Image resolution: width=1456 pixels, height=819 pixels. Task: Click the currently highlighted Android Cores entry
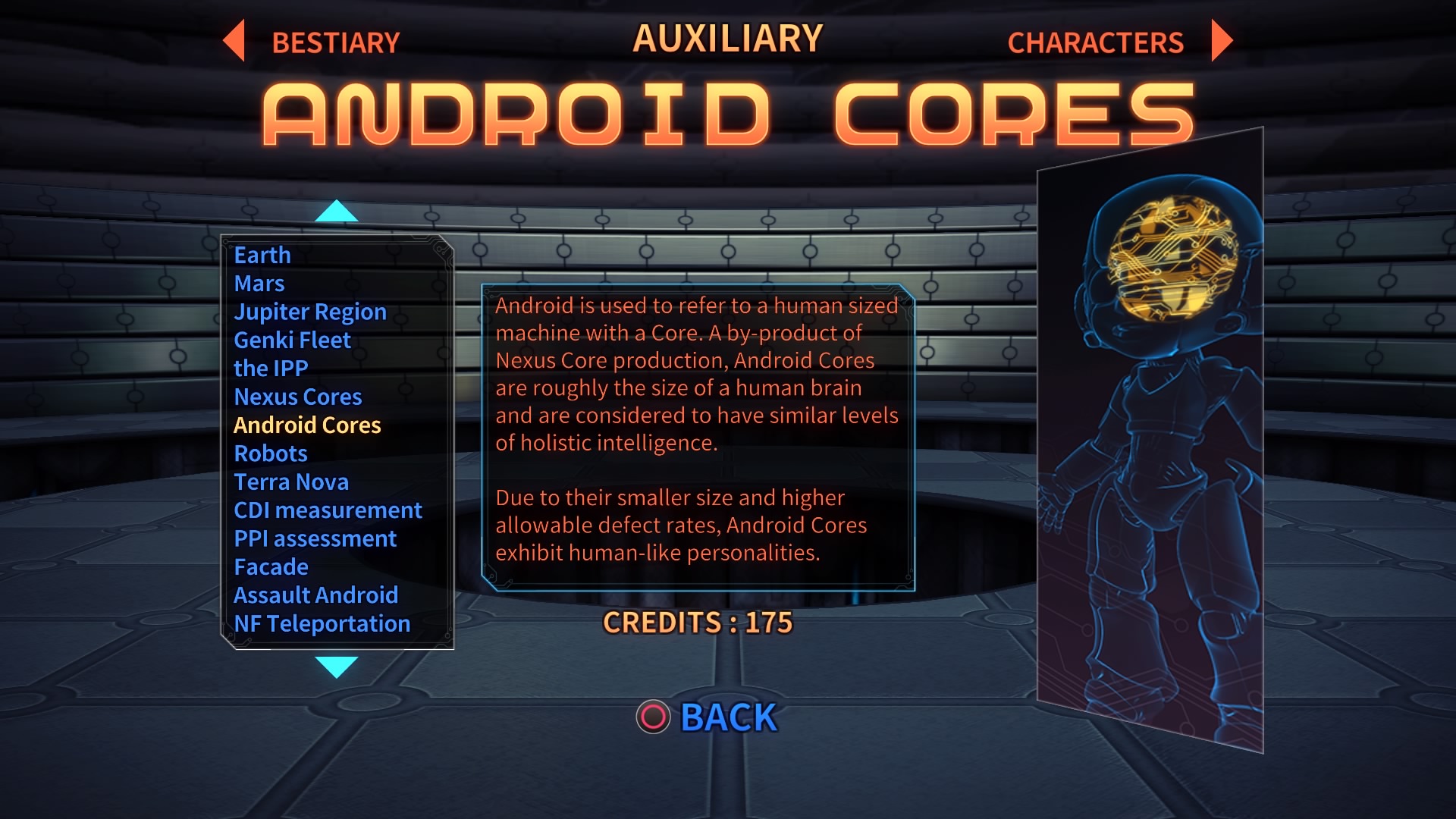[307, 425]
